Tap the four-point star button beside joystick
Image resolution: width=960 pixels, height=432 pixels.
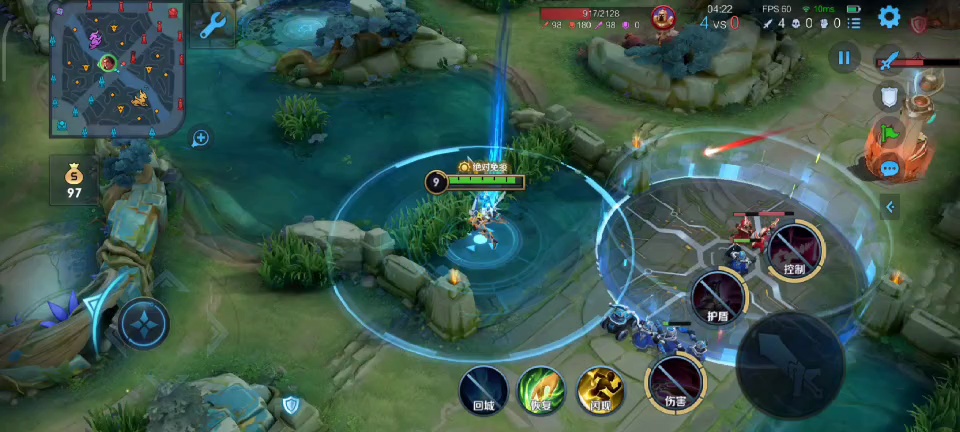point(144,323)
